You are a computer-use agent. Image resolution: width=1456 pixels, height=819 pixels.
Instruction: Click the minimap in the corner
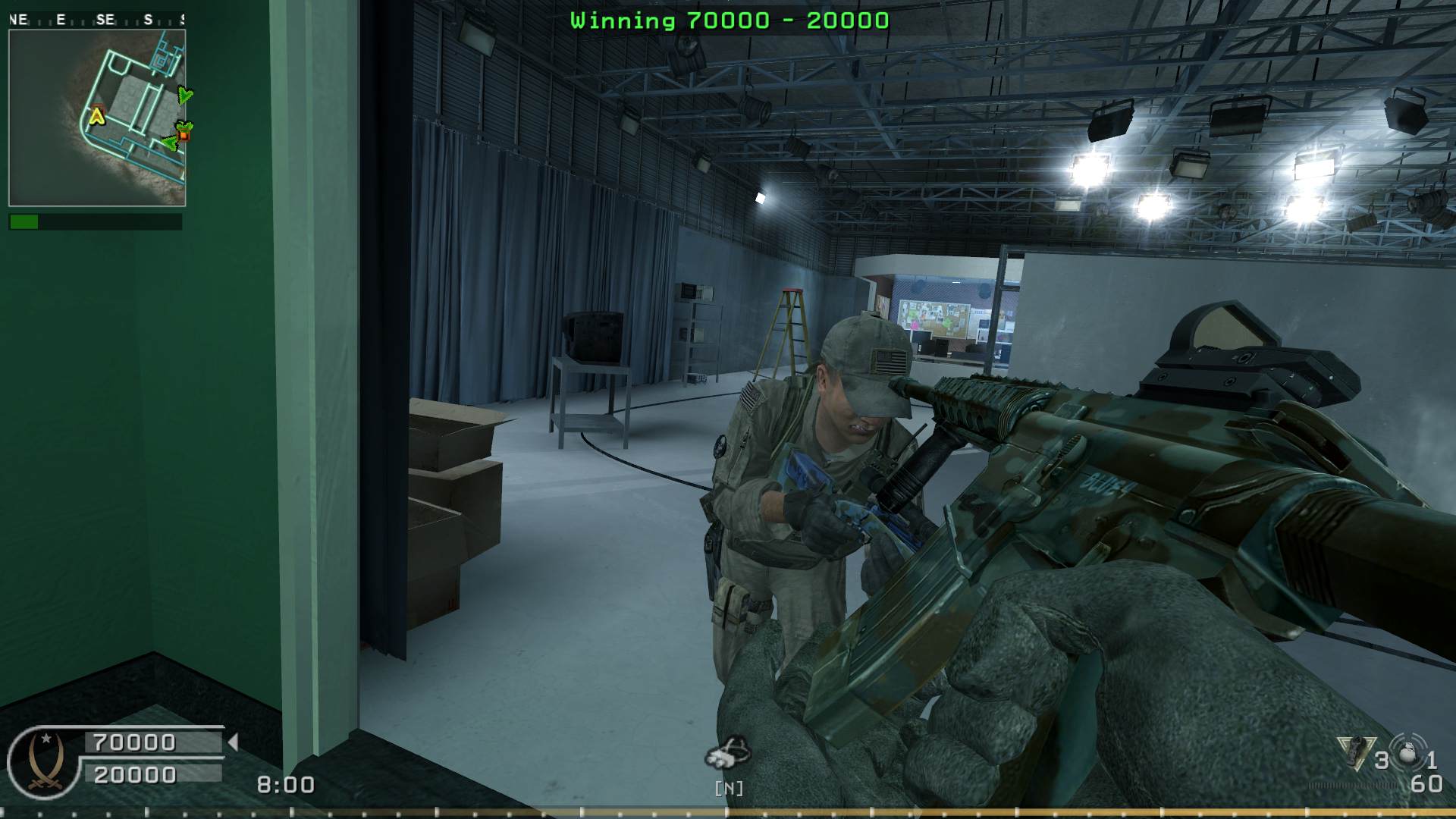pyautogui.click(x=97, y=118)
